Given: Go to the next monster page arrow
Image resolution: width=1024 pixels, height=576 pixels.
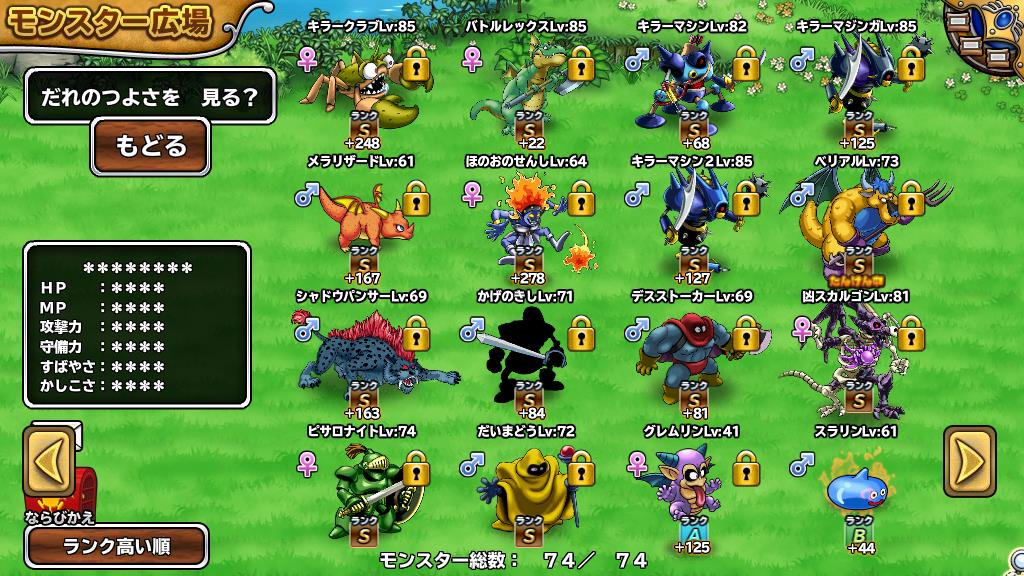Looking at the screenshot, I should pyautogui.click(x=970, y=461).
